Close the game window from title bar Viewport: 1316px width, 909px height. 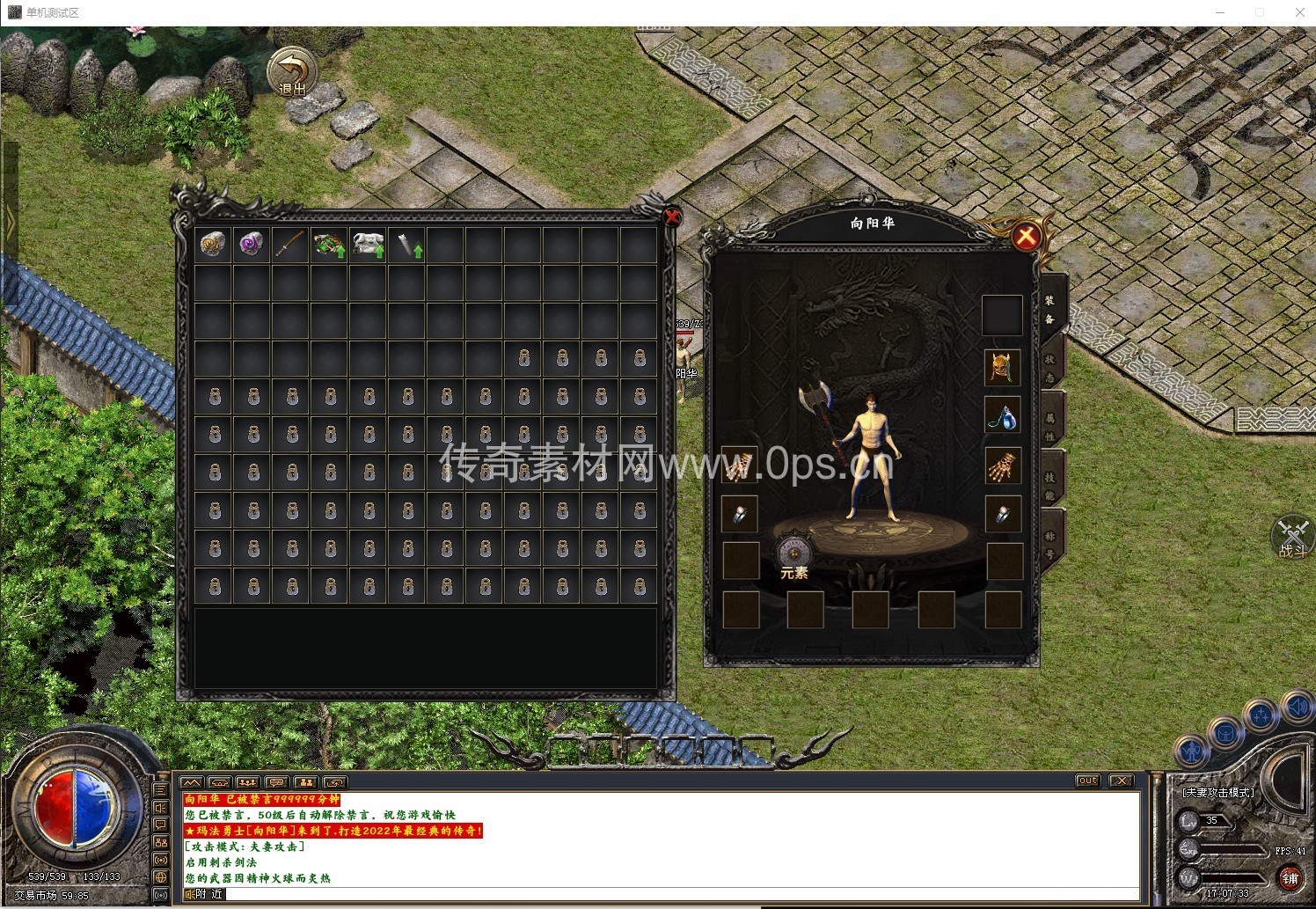coord(1299,12)
